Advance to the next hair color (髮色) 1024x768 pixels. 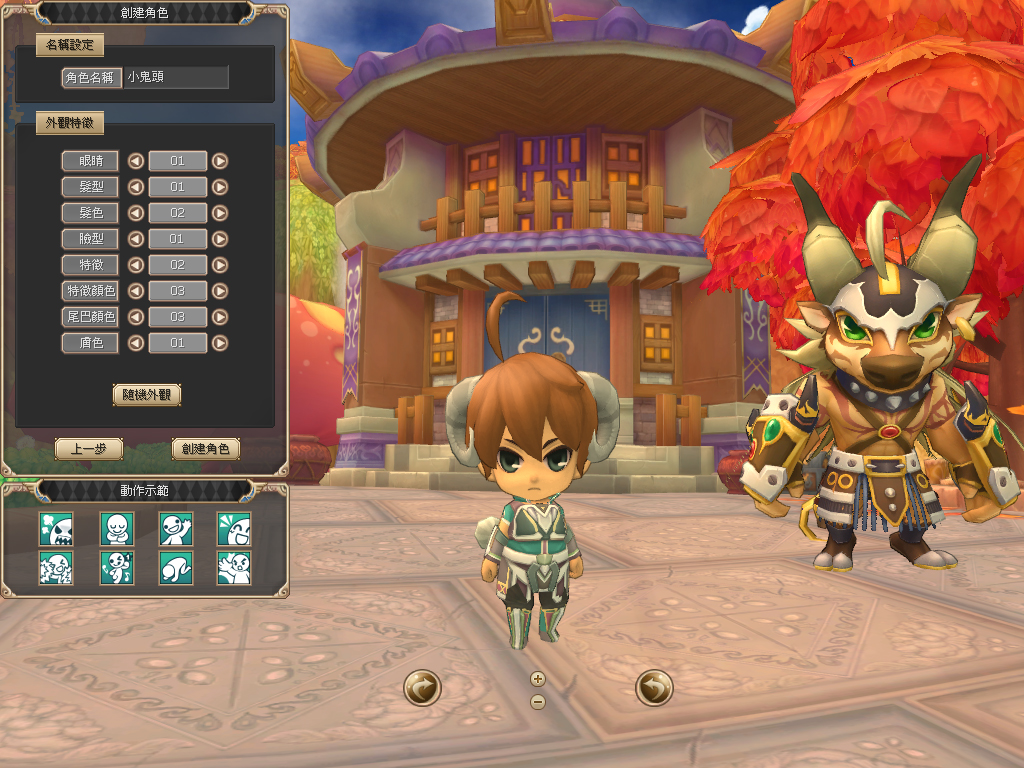pyautogui.click(x=220, y=213)
